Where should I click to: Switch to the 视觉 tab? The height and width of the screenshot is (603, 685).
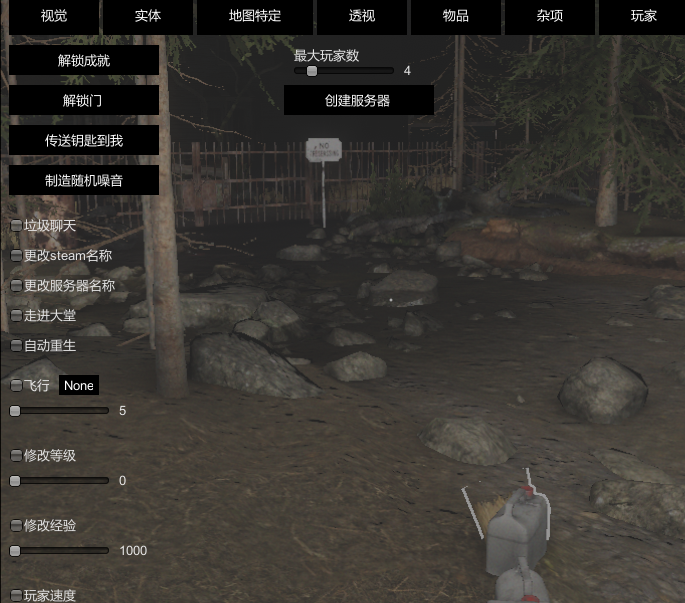click(x=54, y=17)
